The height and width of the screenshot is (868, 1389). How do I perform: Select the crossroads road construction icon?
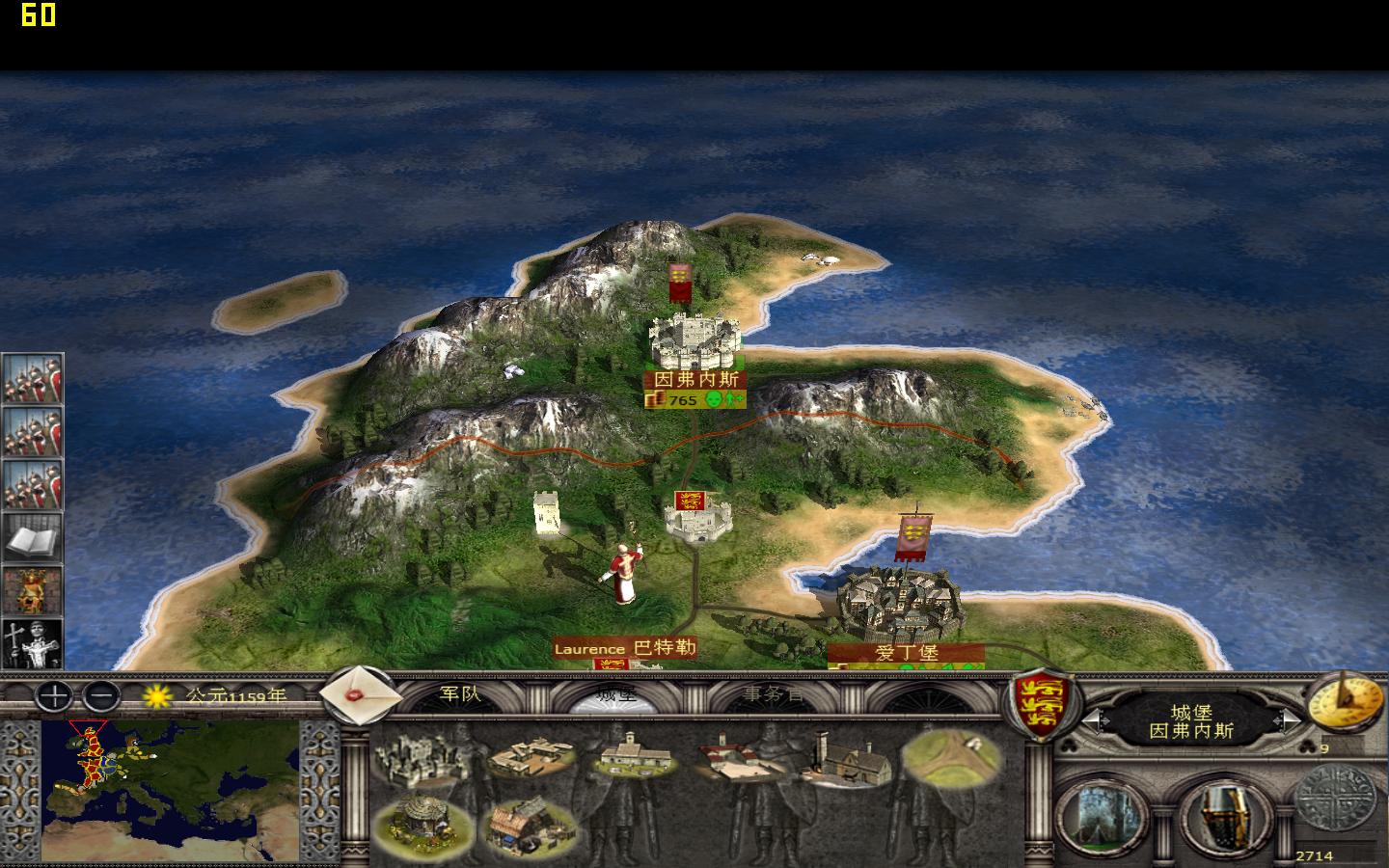coord(950,757)
